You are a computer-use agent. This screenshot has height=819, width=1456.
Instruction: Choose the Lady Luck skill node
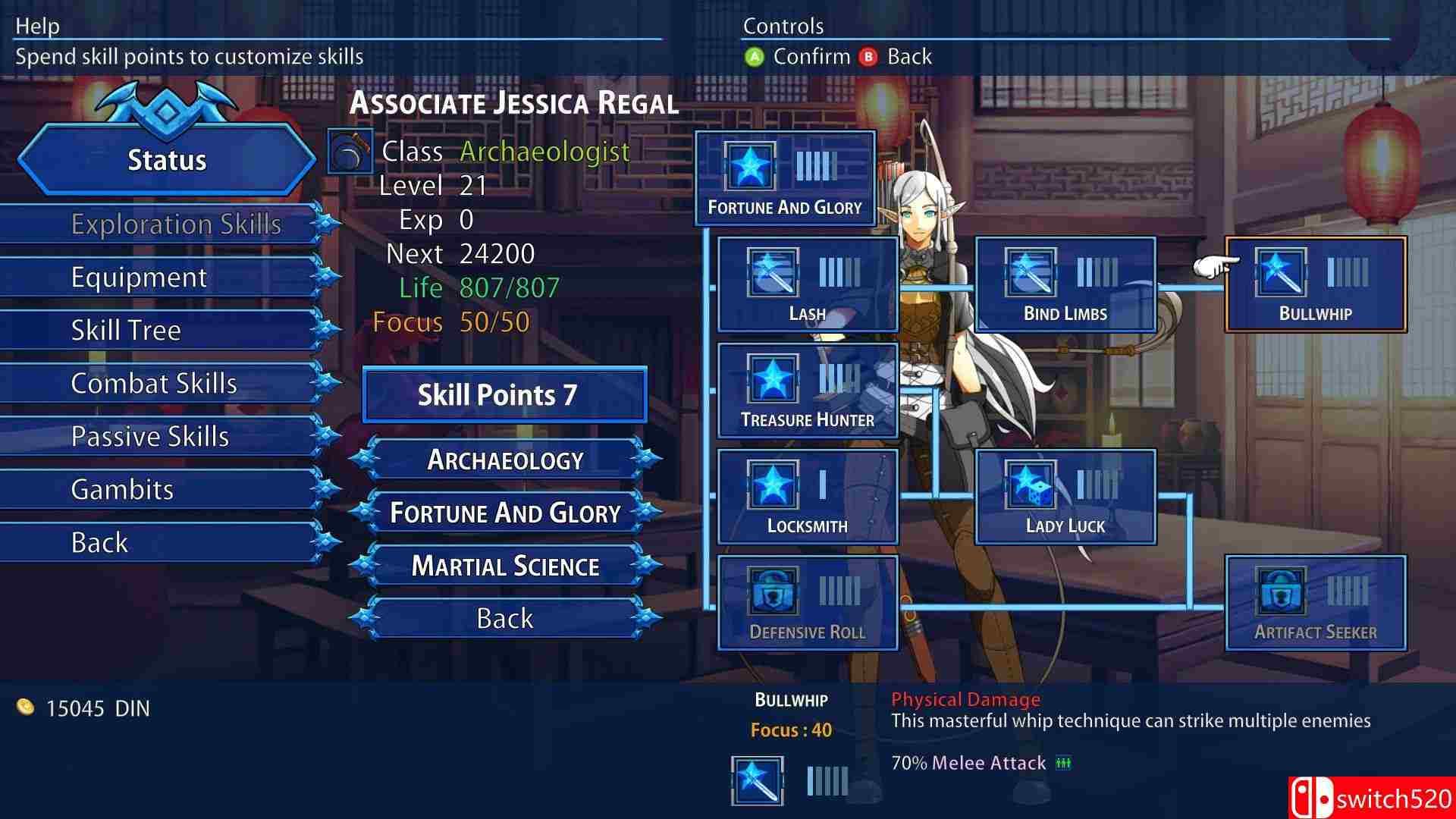point(1065,497)
